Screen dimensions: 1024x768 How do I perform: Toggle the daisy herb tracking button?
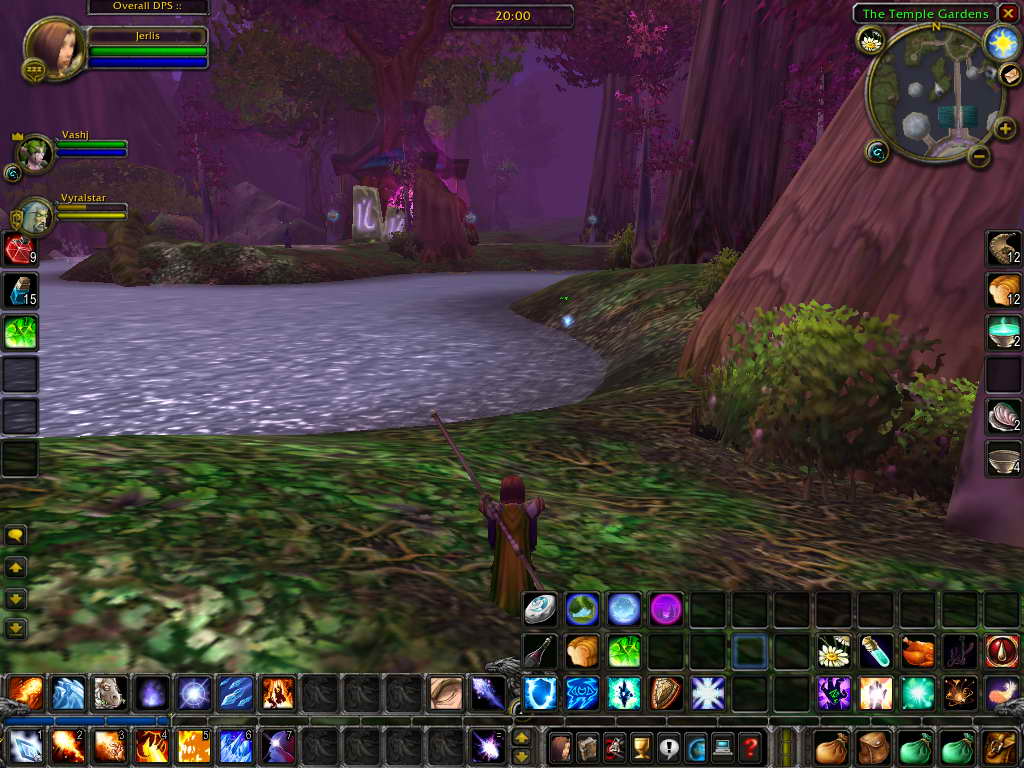[x=870, y=41]
